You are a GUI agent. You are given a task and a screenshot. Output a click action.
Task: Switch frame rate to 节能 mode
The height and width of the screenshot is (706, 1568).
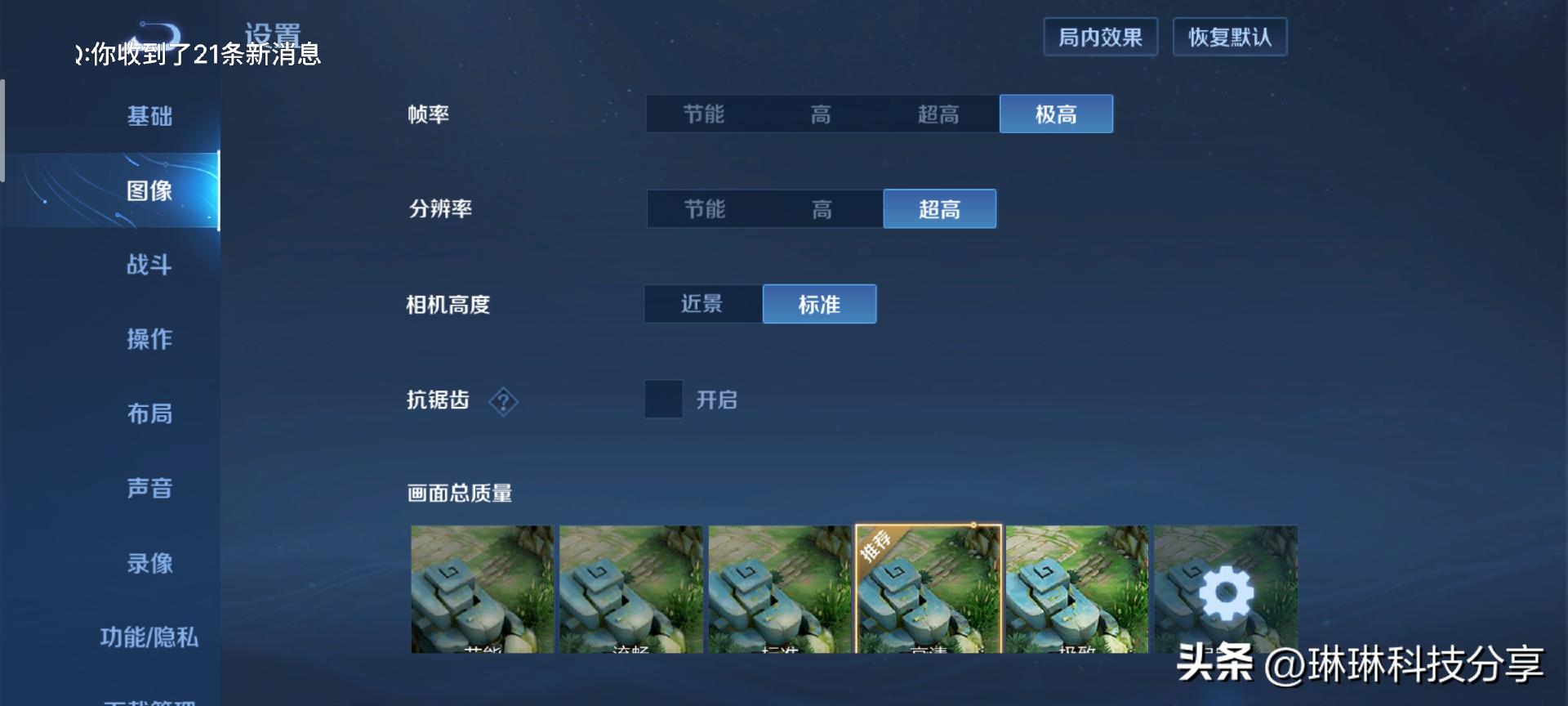tap(704, 114)
